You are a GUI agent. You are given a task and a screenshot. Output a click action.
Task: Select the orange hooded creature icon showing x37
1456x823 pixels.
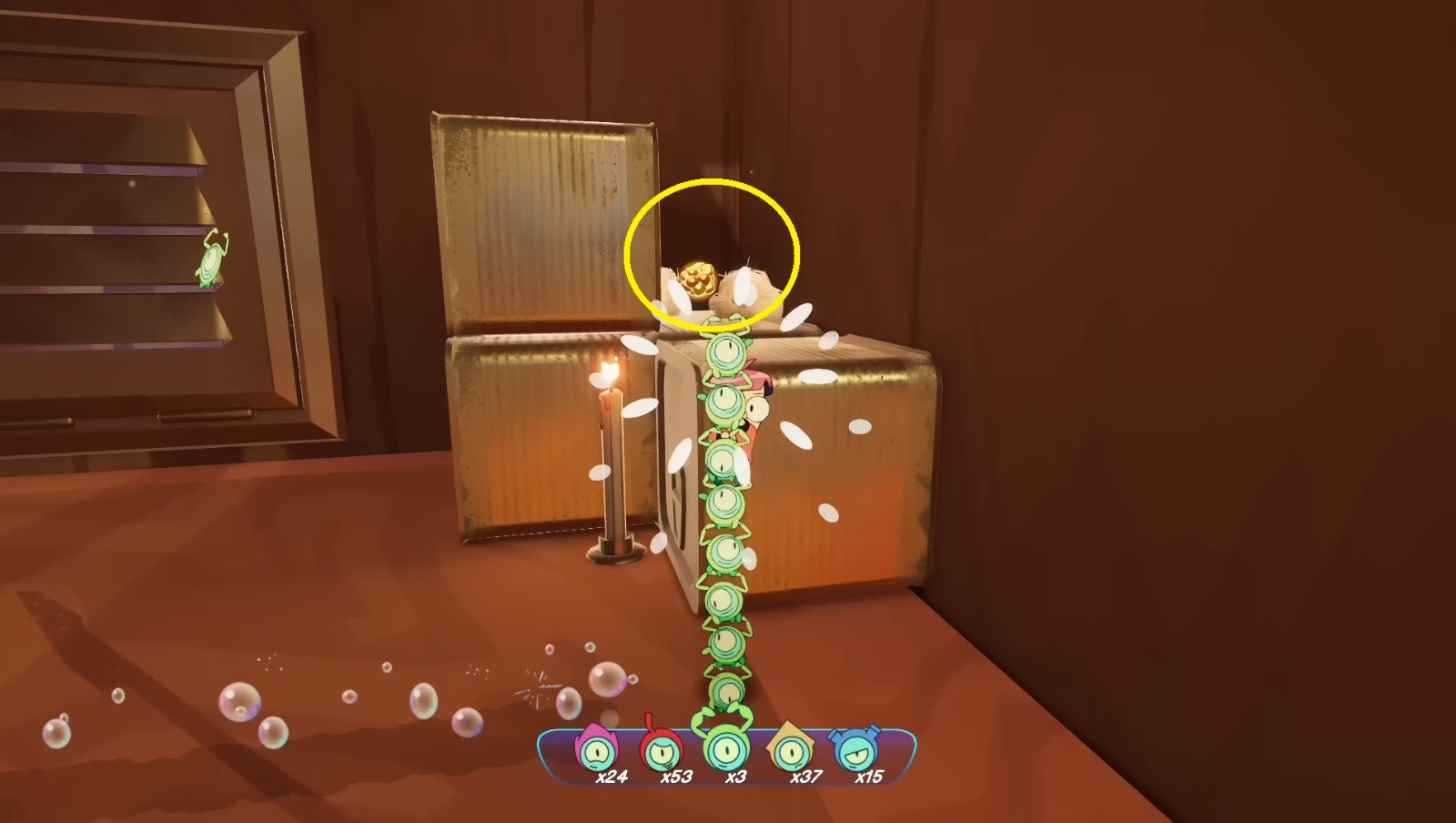pyautogui.click(x=790, y=753)
